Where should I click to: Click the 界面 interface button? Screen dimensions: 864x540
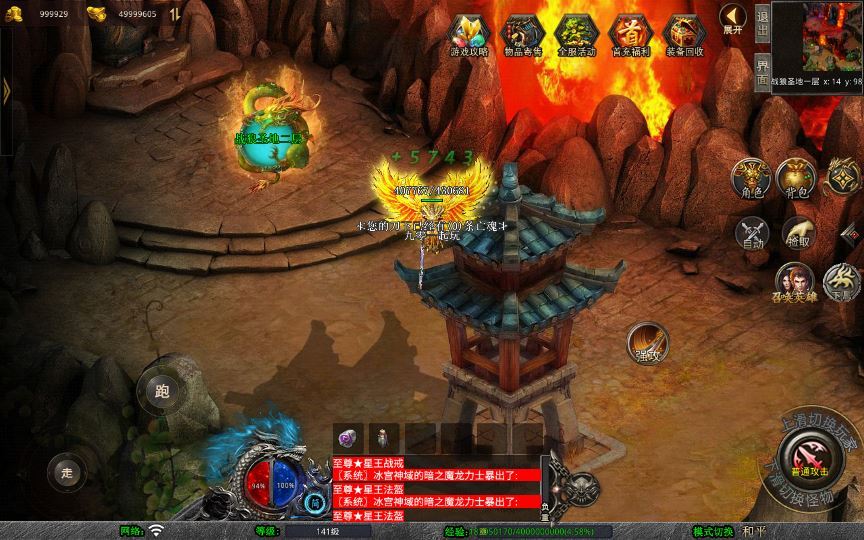(762, 70)
